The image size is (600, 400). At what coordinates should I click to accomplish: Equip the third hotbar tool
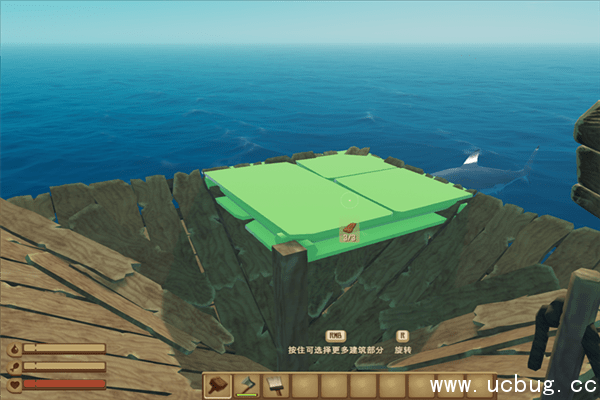point(276,386)
